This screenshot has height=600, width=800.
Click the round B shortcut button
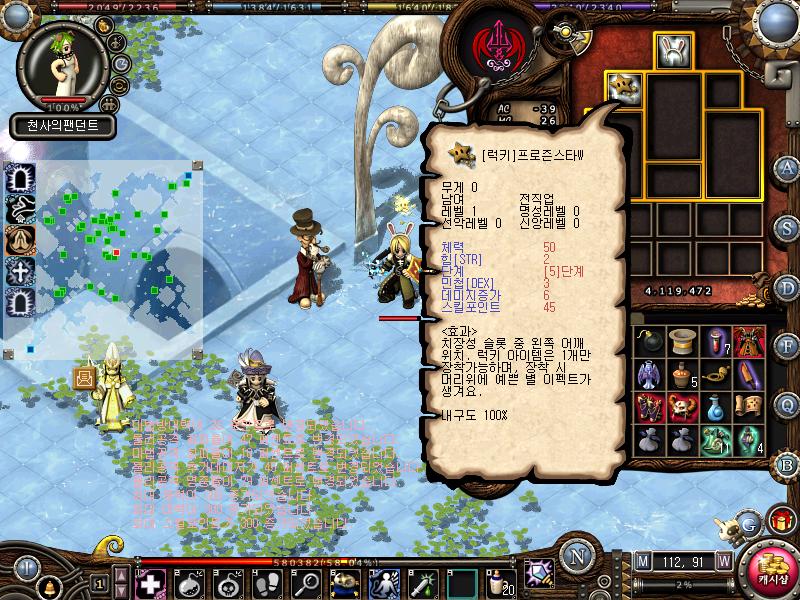point(787,463)
